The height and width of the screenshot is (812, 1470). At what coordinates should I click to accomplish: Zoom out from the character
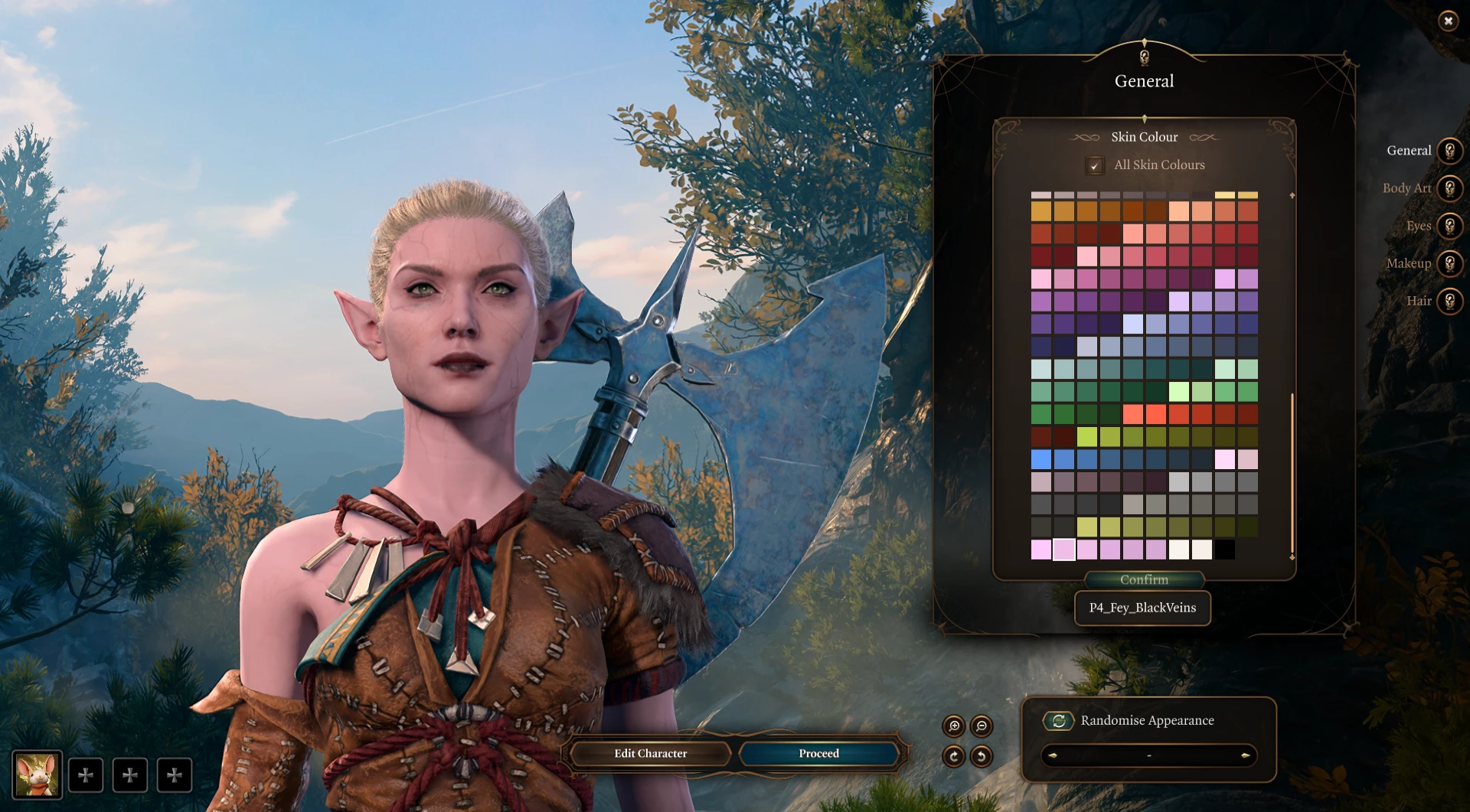point(982,726)
